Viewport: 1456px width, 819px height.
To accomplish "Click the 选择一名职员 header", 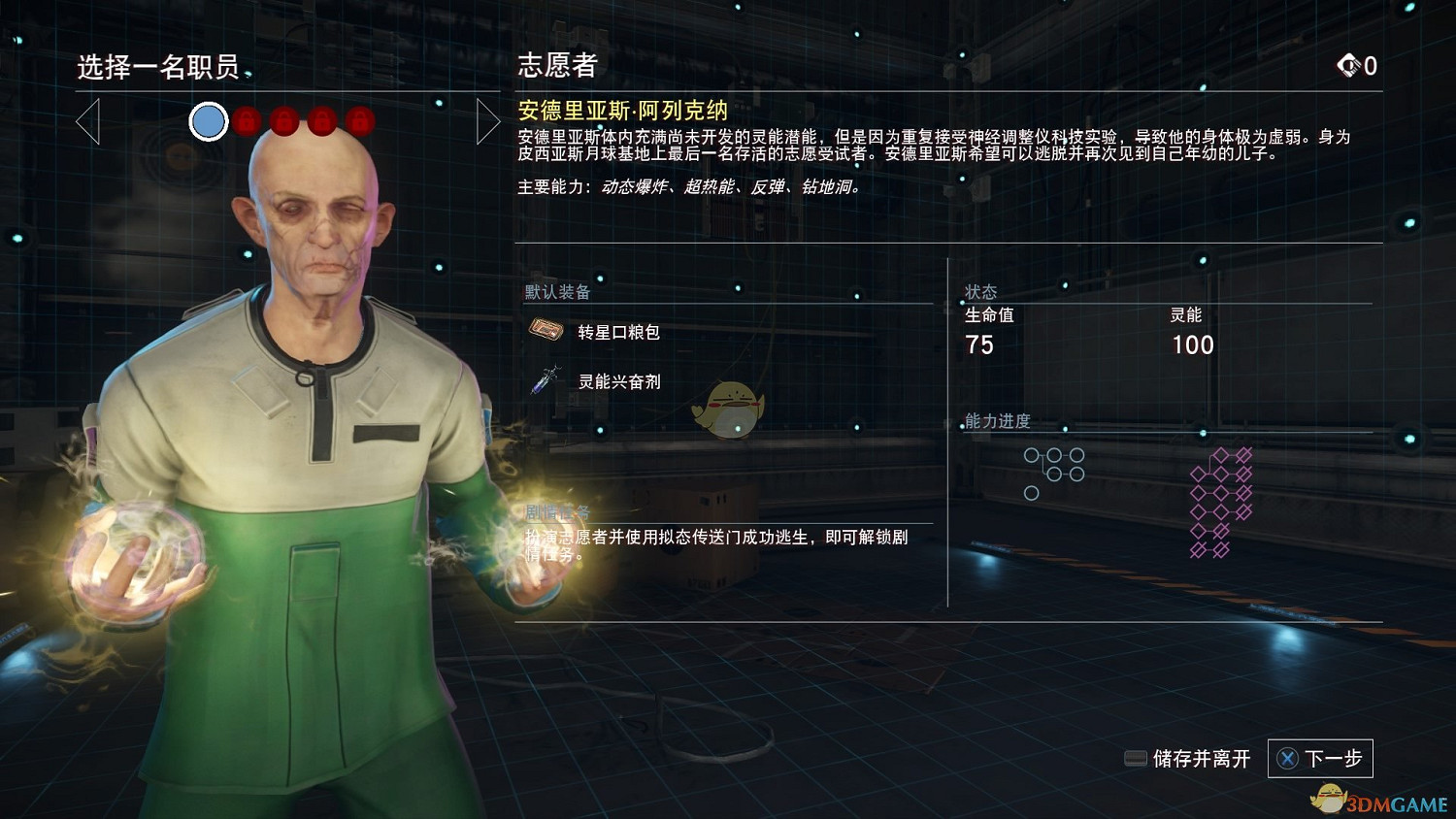I will (159, 68).
